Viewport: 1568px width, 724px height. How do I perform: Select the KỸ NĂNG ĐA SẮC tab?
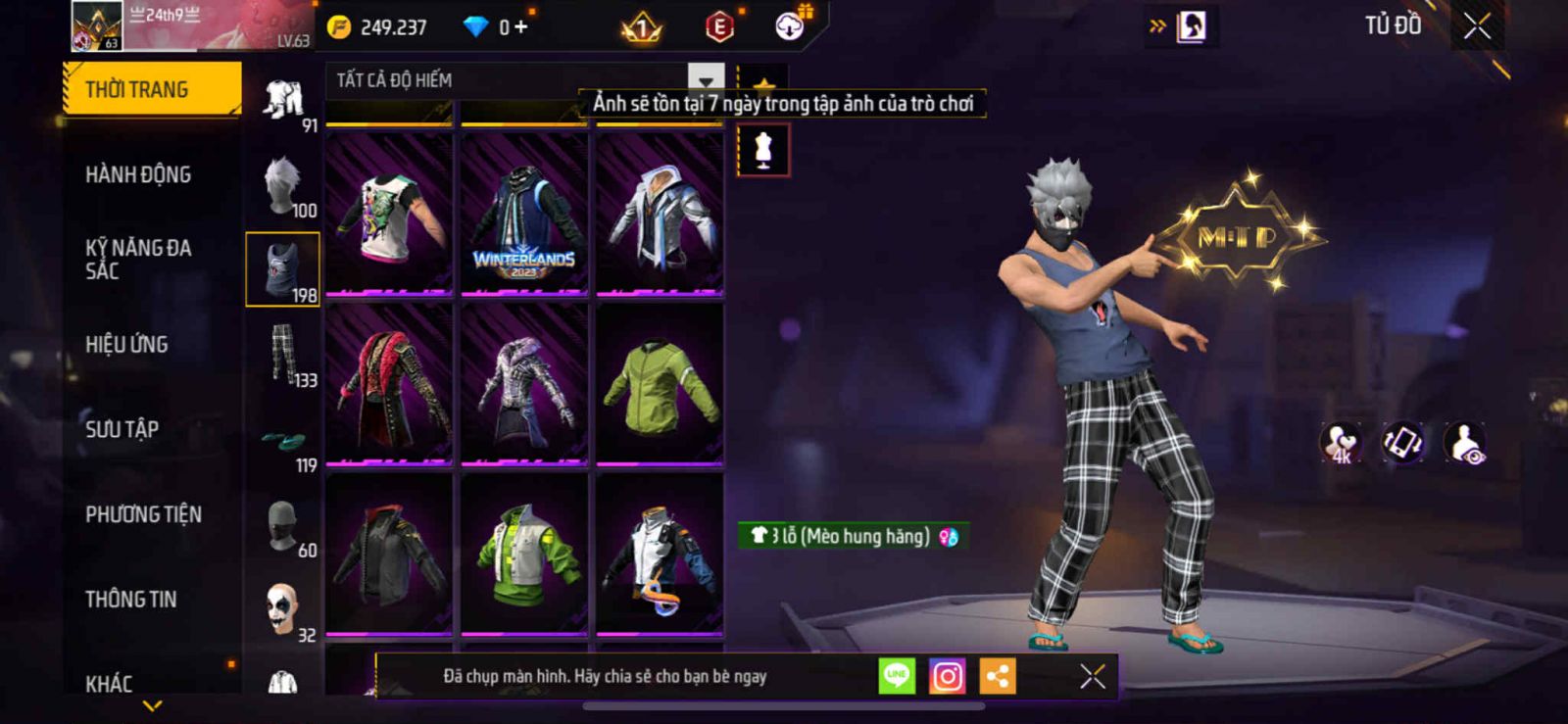(138, 260)
